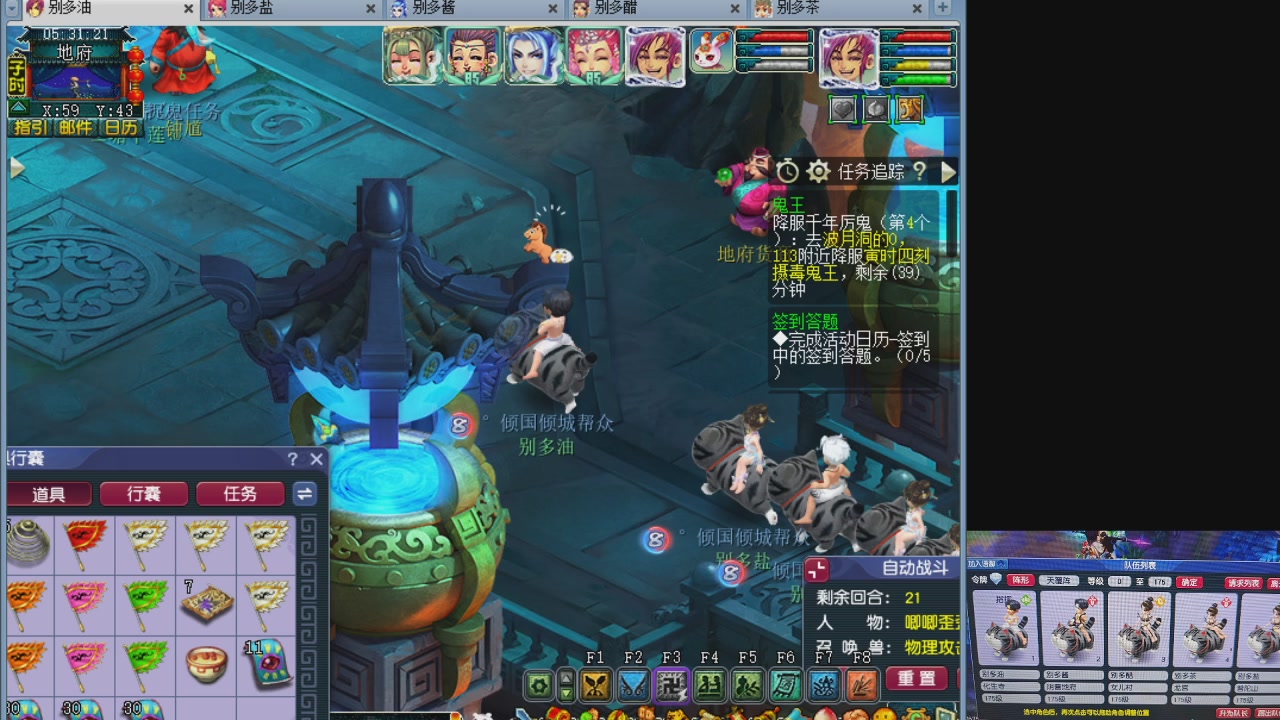Open the gear icon on the 任务追踪 panel
Screen dimensions: 1280x720
click(818, 171)
